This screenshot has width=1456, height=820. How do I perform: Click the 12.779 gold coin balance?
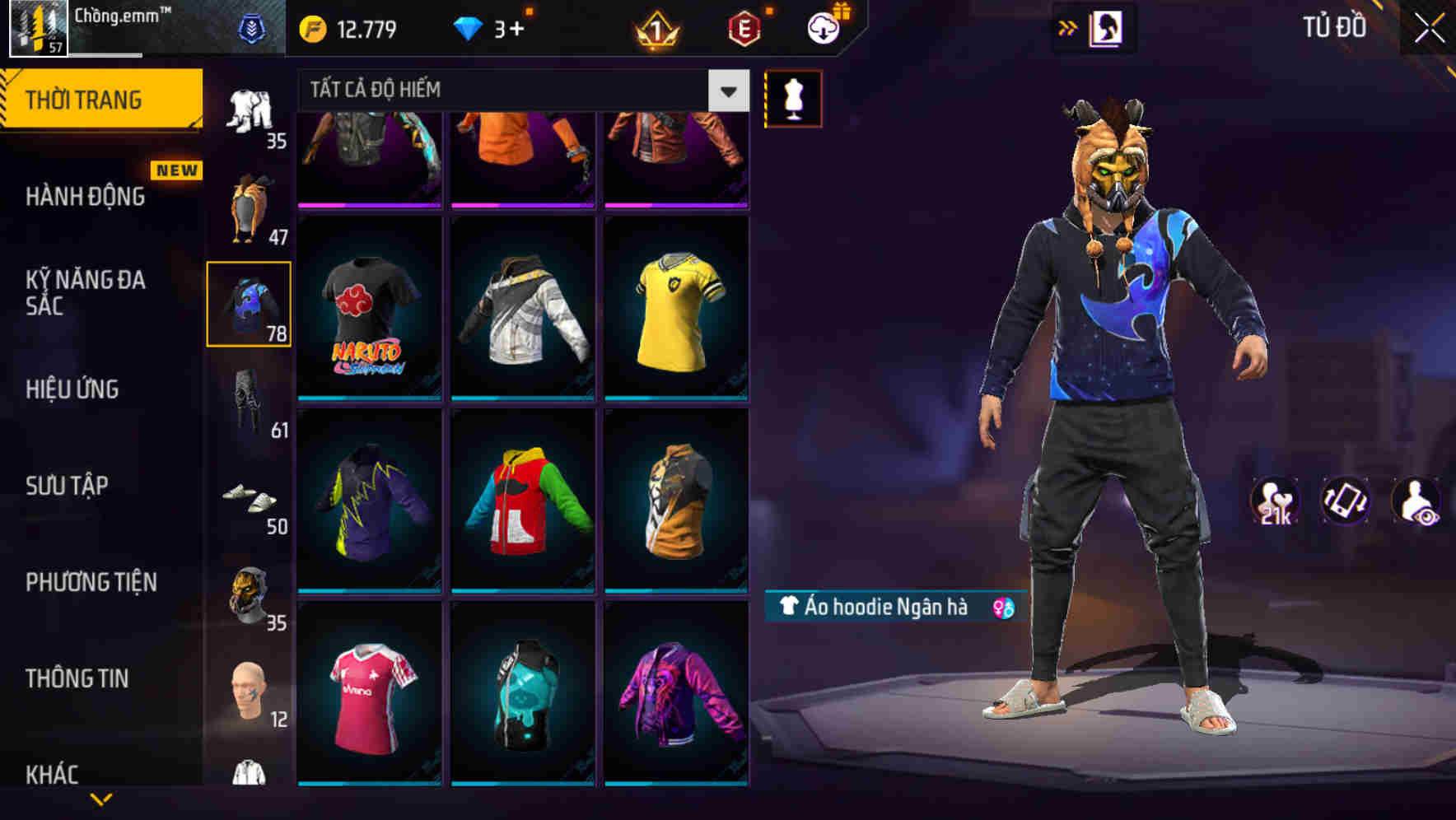coord(346,27)
